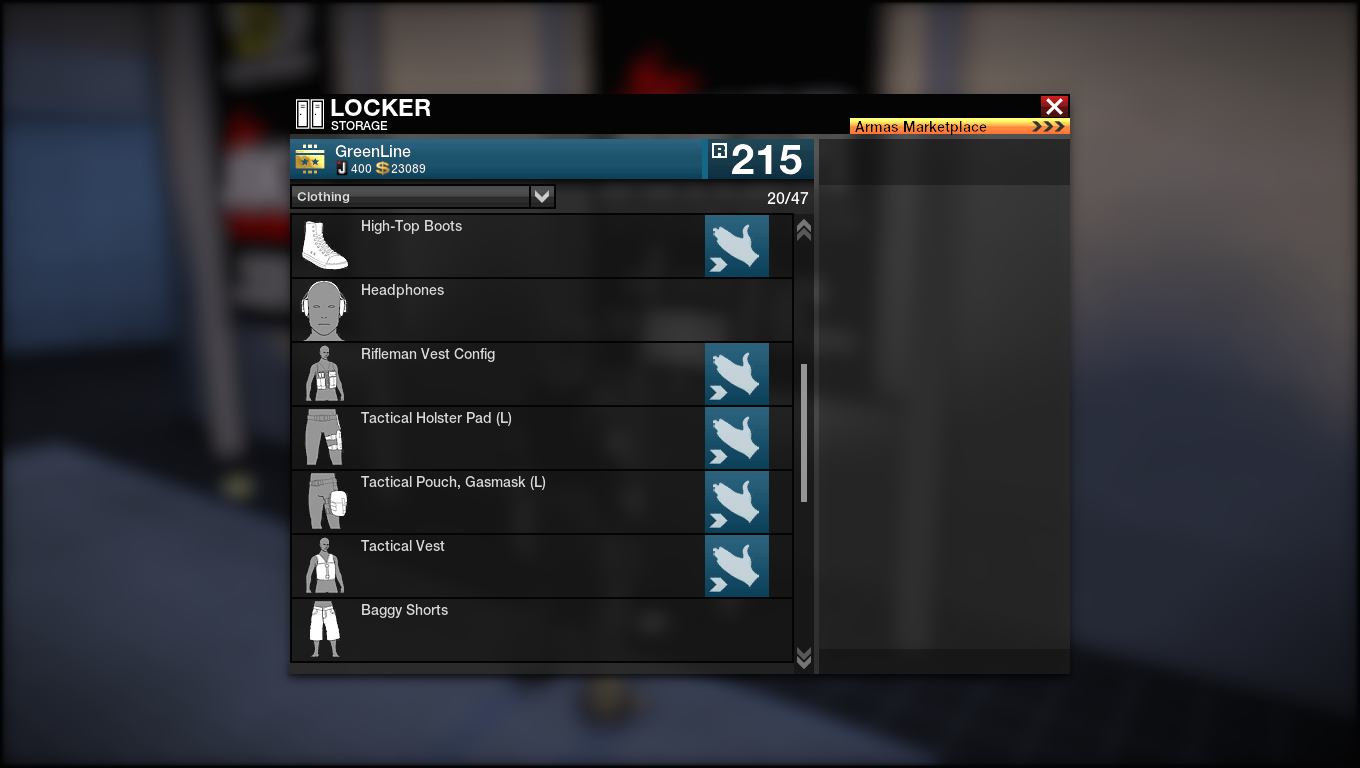Viewport: 1360px width, 768px height.
Task: Choose the Baggy Shorts row
Action: pos(500,630)
